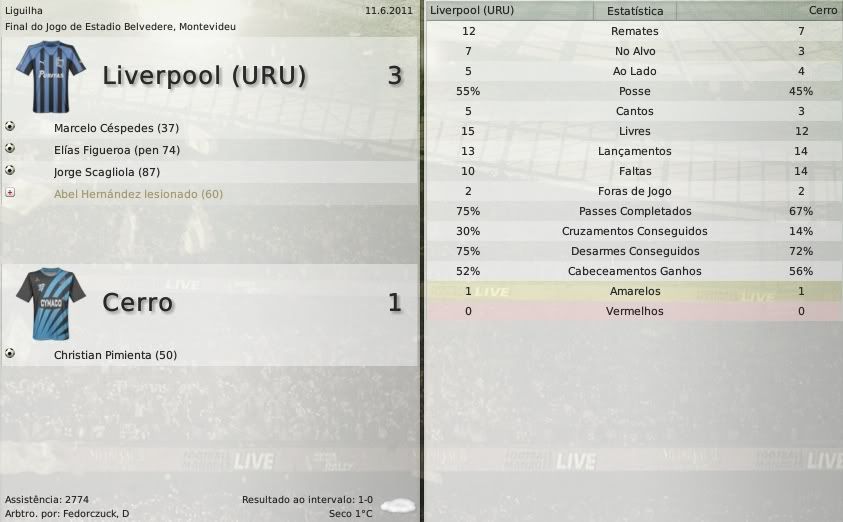Select goalscorer Marcelo Céspedes
Screen dimensions: 843x522
click(x=116, y=128)
